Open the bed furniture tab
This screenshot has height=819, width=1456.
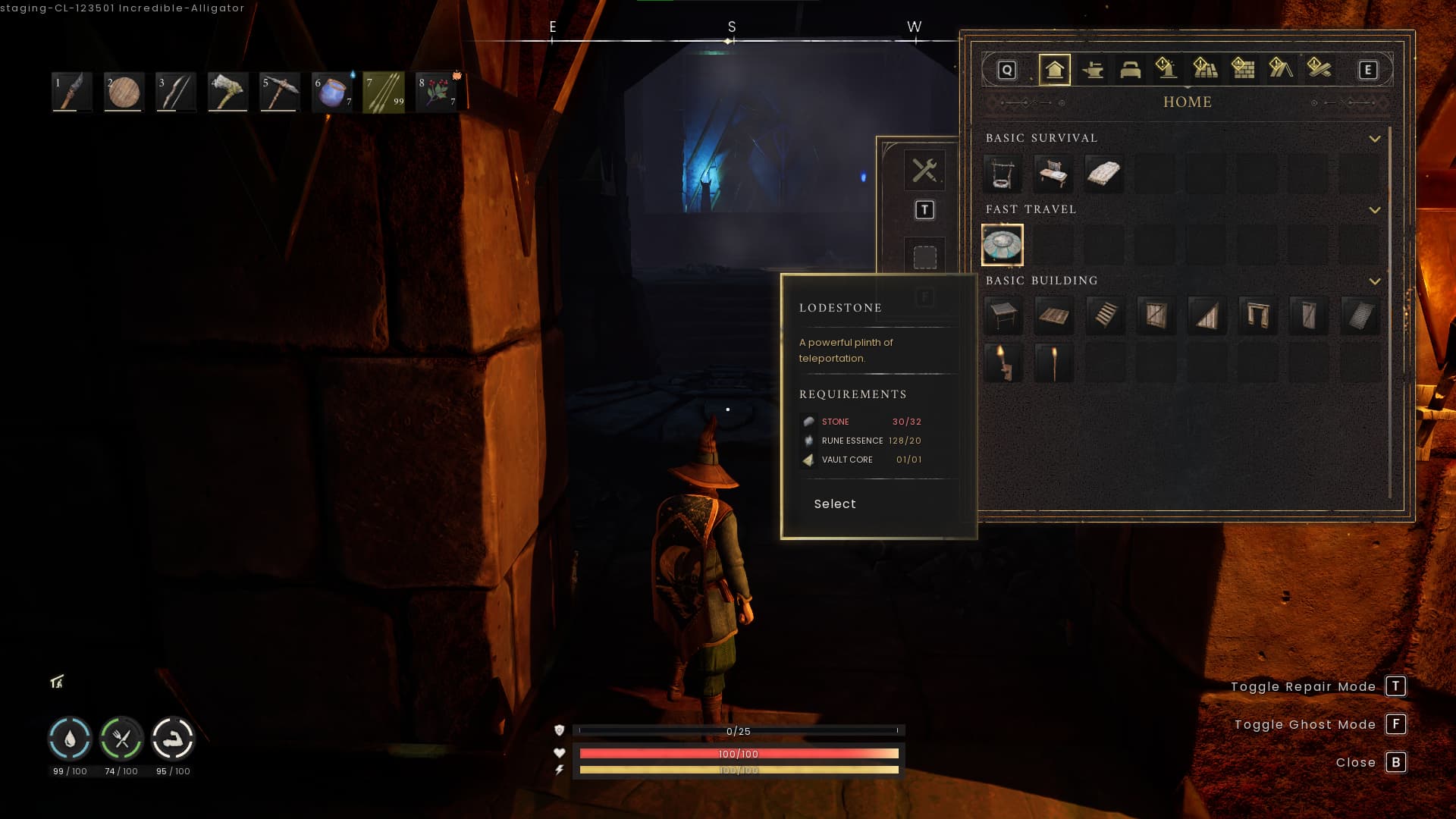[1130, 70]
